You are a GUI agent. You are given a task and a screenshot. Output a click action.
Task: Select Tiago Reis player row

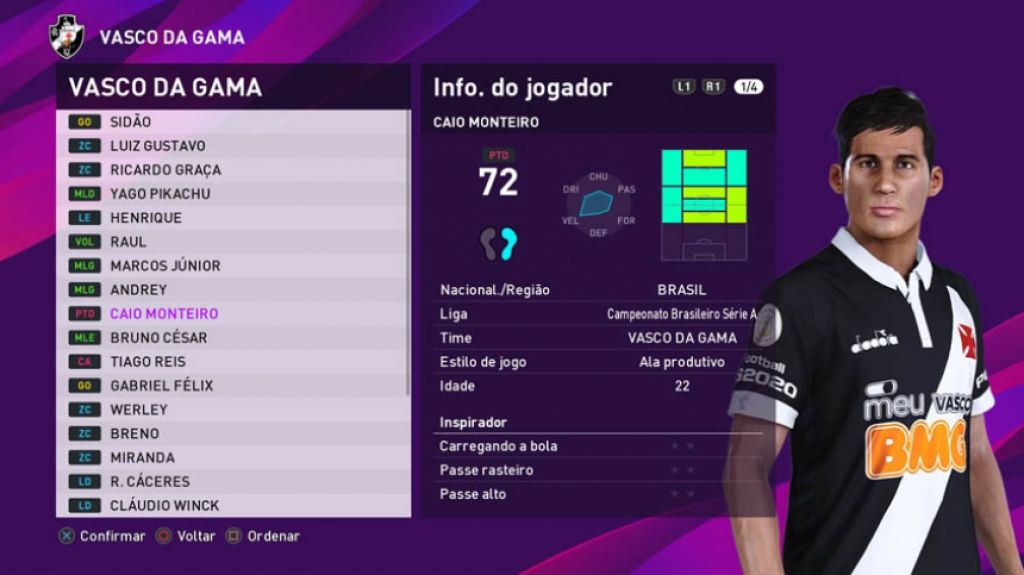[x=232, y=362]
